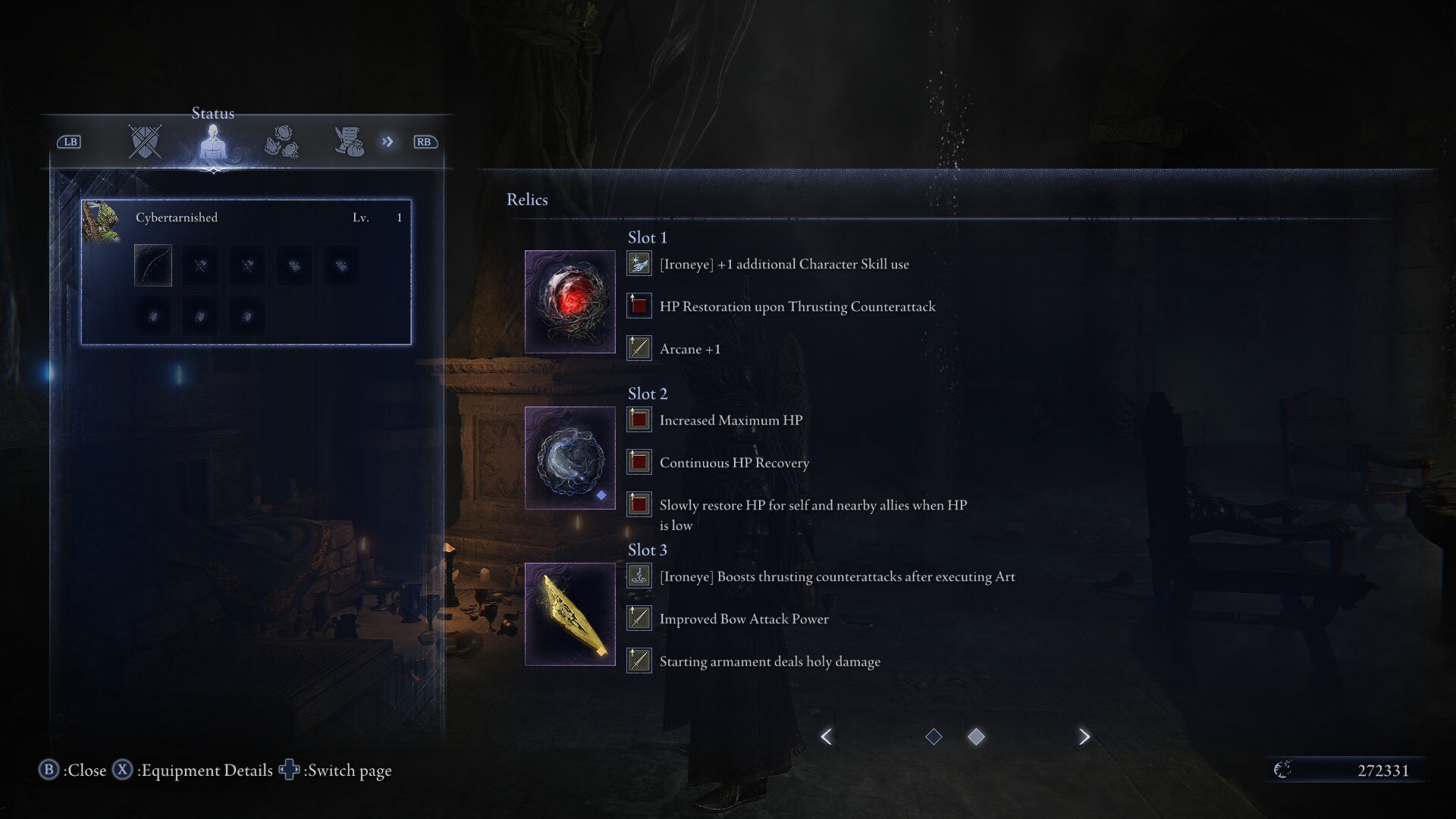Viewport: 1456px width, 819px height.
Task: Select the Status character tab
Action: tap(213, 142)
